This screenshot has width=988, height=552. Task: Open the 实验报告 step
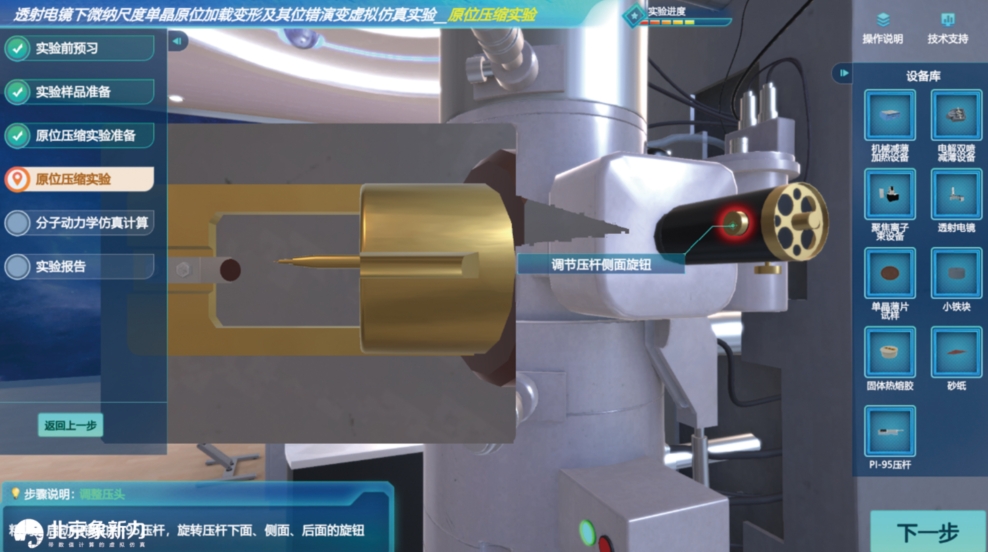tap(80, 267)
